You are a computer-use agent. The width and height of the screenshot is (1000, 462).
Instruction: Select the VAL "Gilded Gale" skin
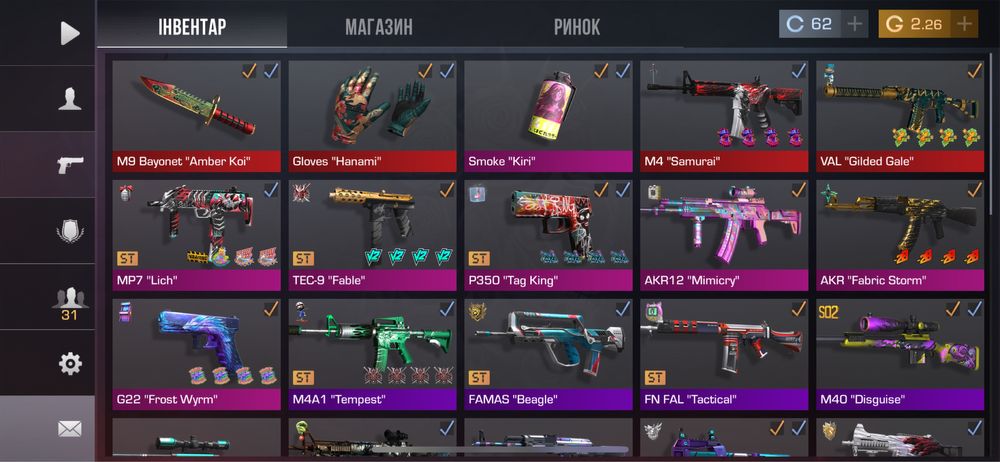[x=900, y=115]
